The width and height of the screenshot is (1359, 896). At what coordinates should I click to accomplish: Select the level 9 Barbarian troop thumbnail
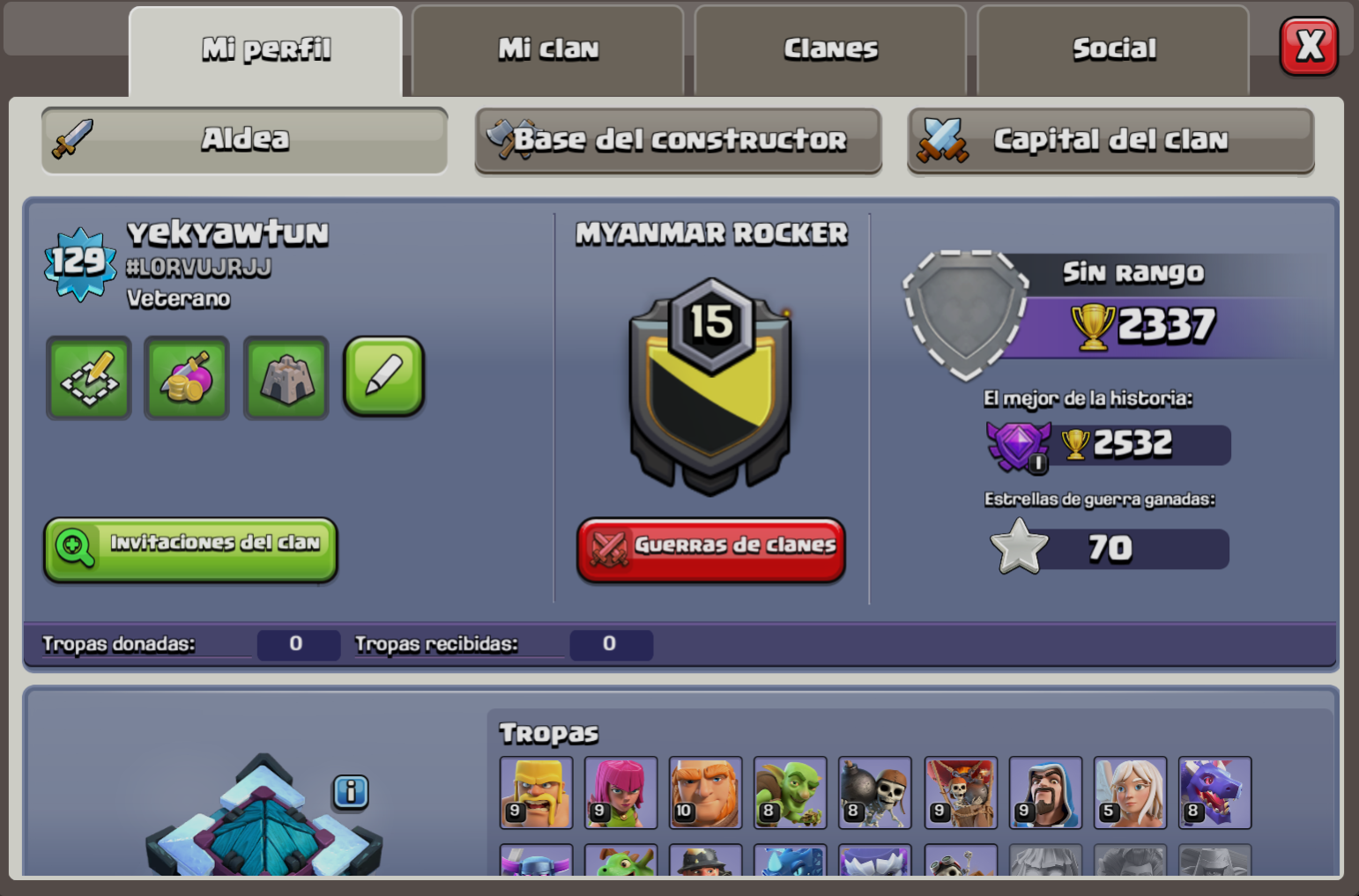[534, 792]
